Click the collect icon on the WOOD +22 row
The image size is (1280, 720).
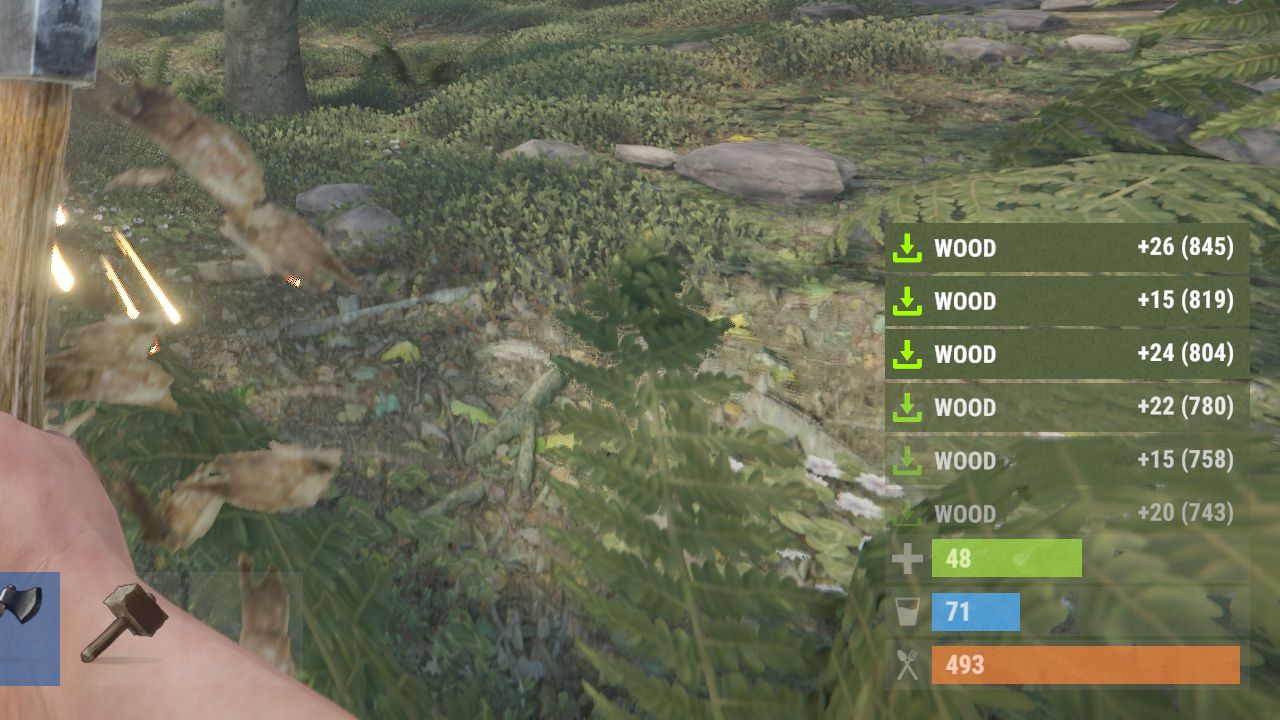coord(907,407)
